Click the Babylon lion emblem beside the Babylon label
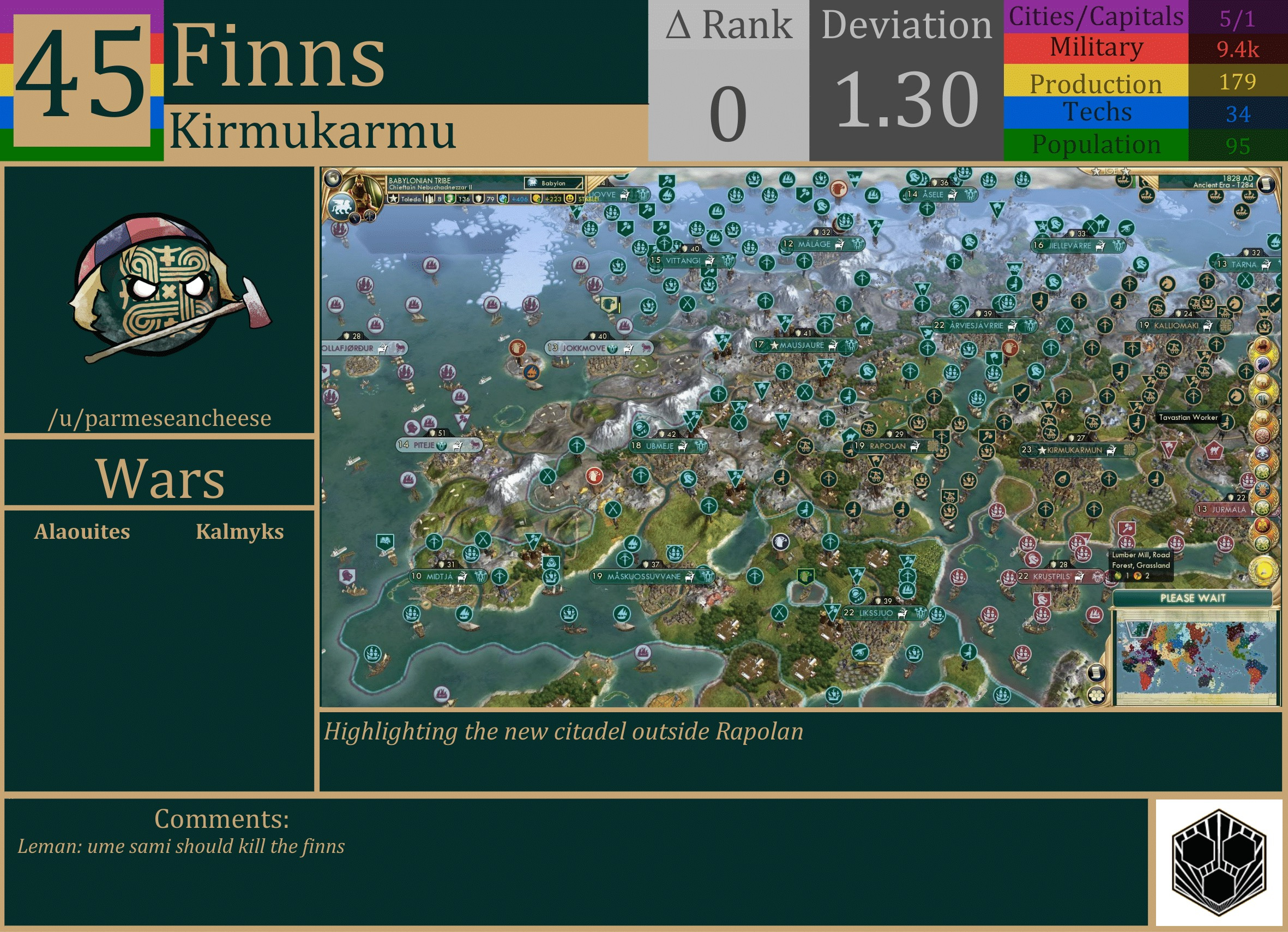 [533, 183]
